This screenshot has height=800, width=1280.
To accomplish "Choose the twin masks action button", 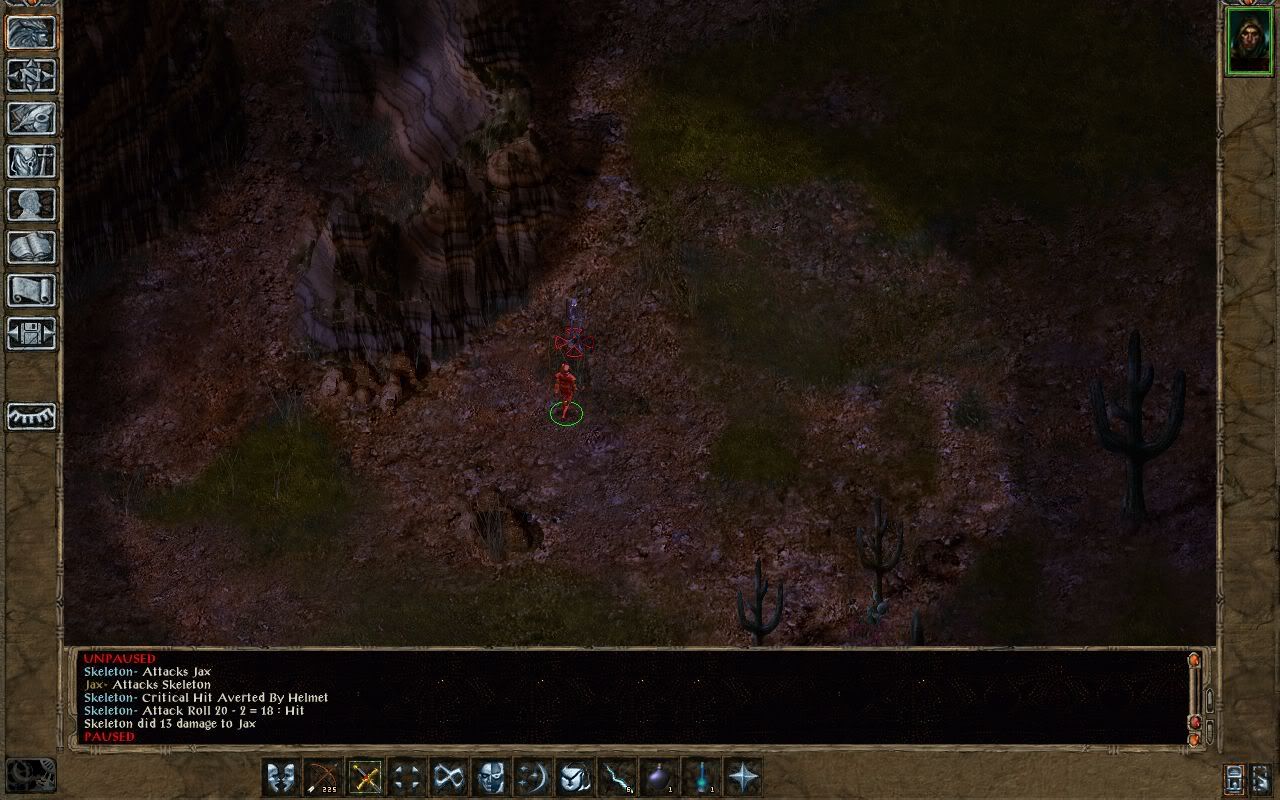I will (x=280, y=777).
